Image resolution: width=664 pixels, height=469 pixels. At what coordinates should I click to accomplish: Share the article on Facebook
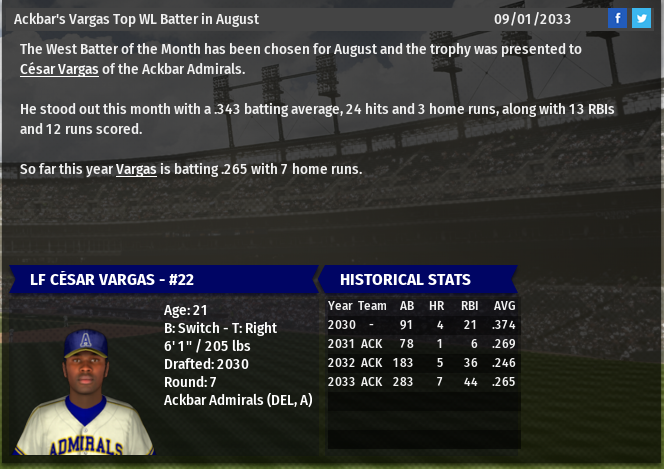[x=618, y=18]
